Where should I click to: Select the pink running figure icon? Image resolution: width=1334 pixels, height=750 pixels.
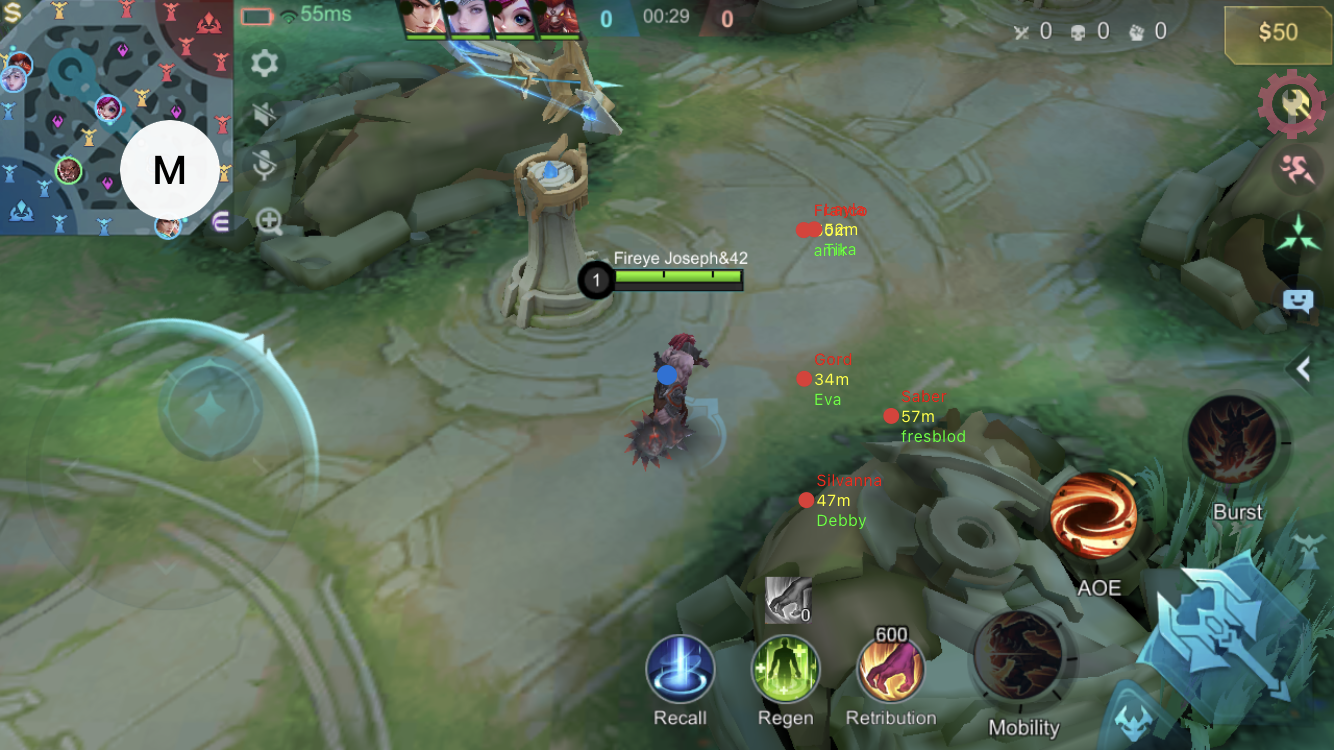(1297, 169)
